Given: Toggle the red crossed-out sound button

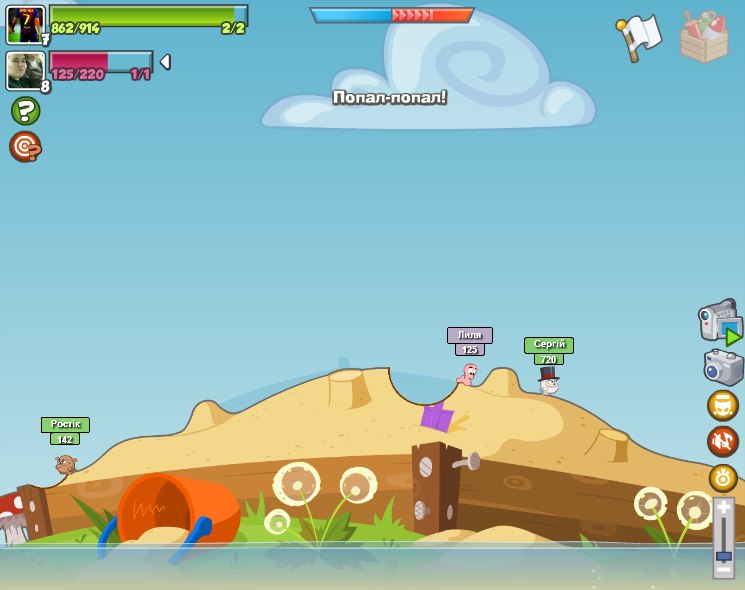Looking at the screenshot, I should tap(722, 441).
